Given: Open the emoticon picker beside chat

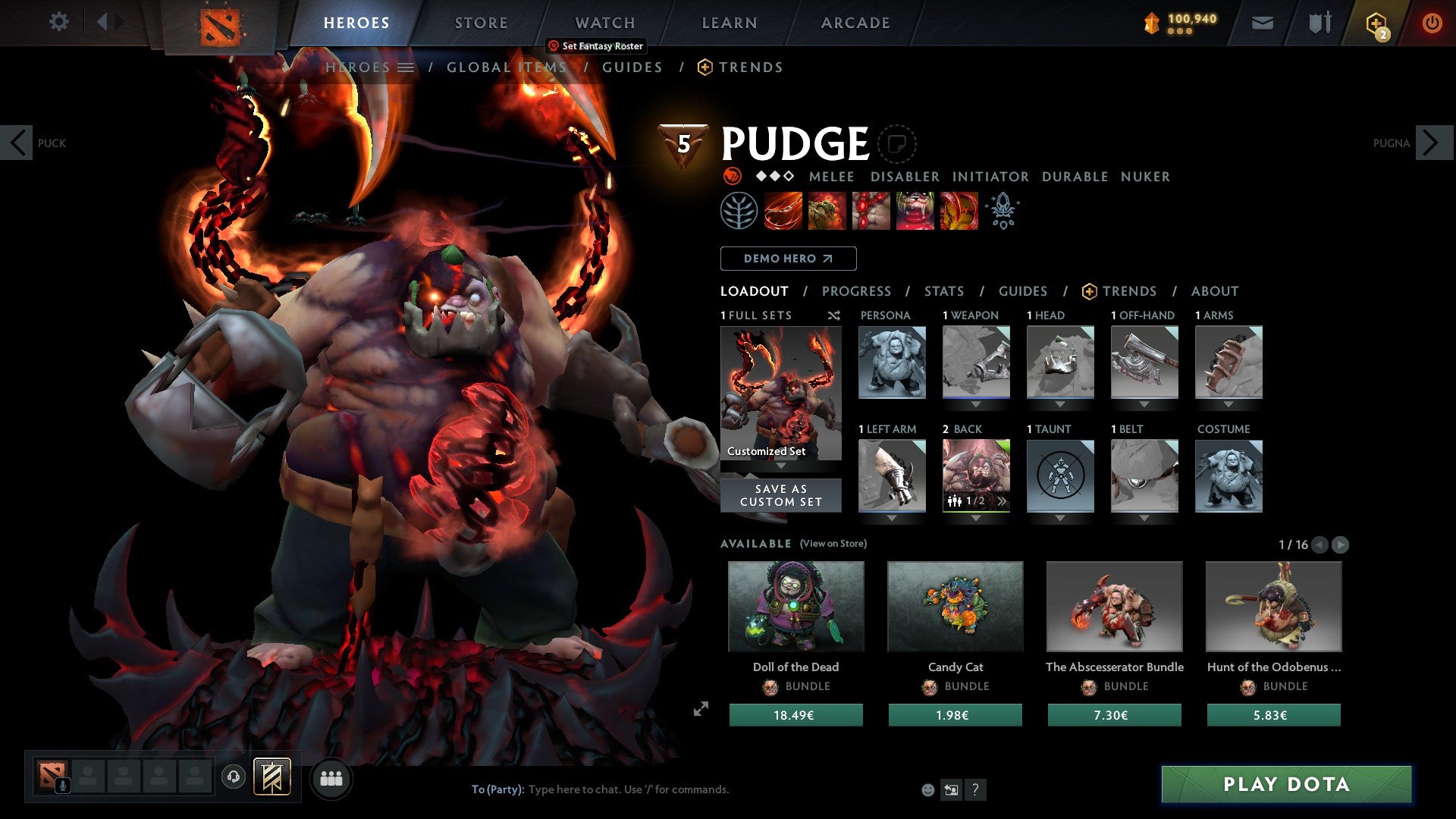Looking at the screenshot, I should coord(927,789).
